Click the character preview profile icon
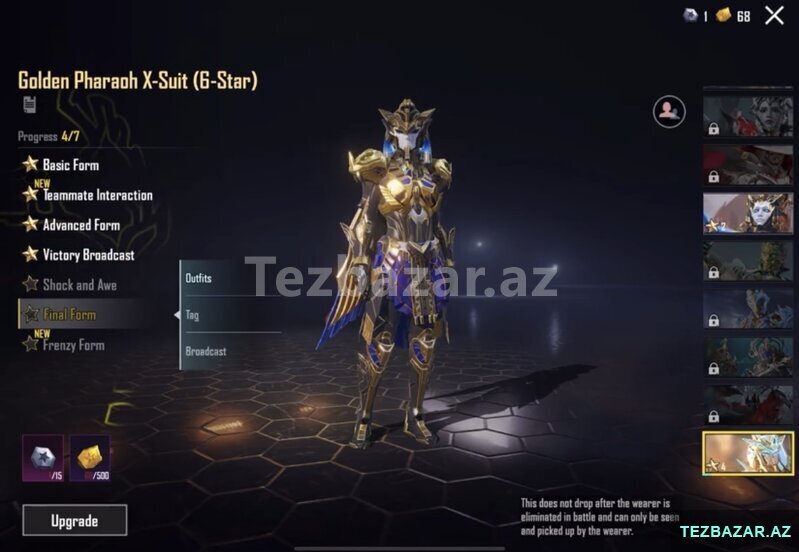 tap(669, 111)
